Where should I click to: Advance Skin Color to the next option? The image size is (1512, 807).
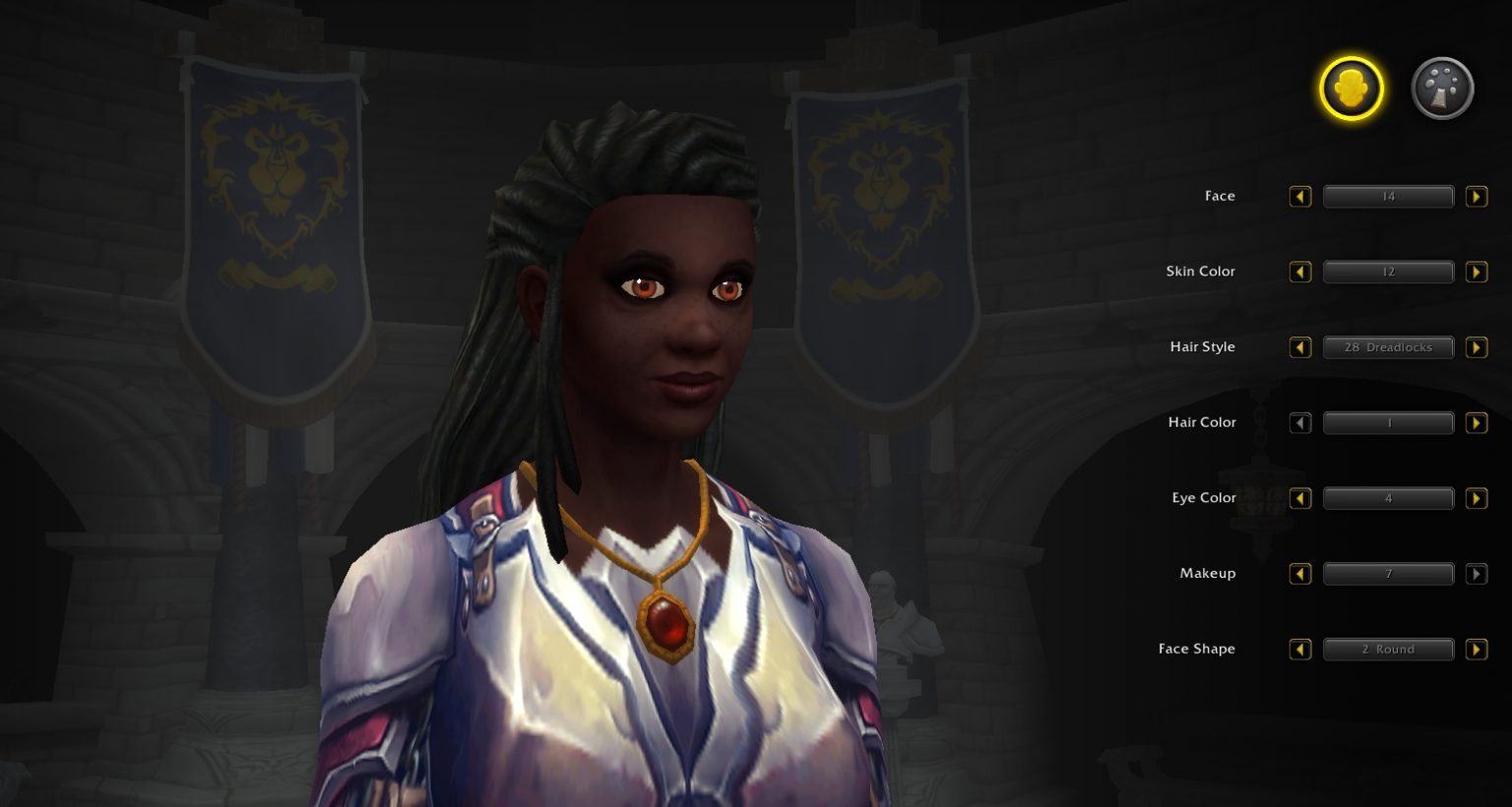[1477, 272]
